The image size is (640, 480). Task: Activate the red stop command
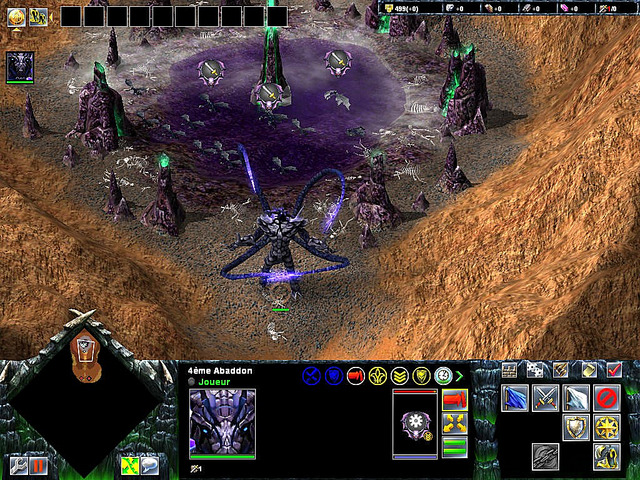coord(606,398)
